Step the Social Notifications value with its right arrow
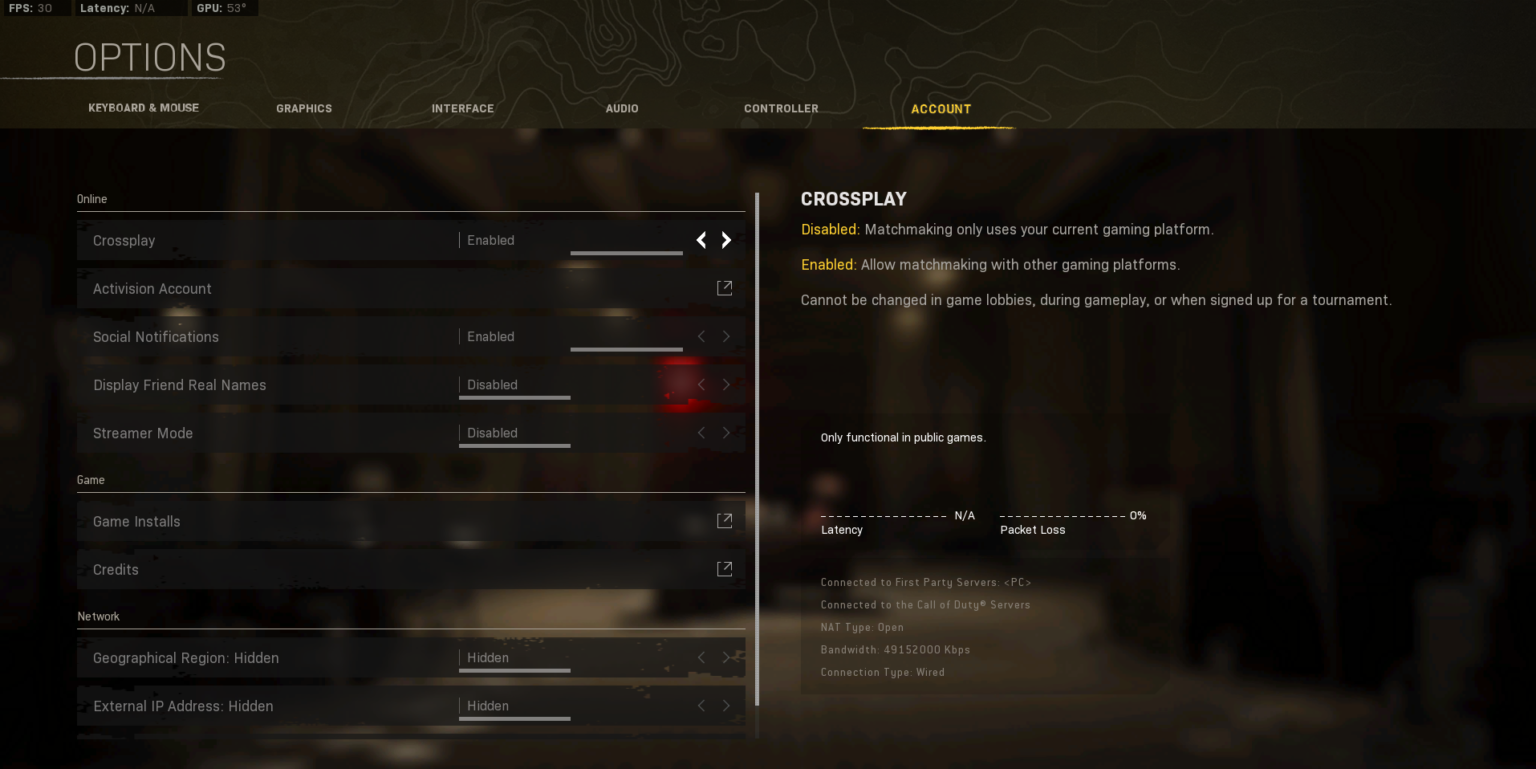The width and height of the screenshot is (1536, 769). point(726,336)
